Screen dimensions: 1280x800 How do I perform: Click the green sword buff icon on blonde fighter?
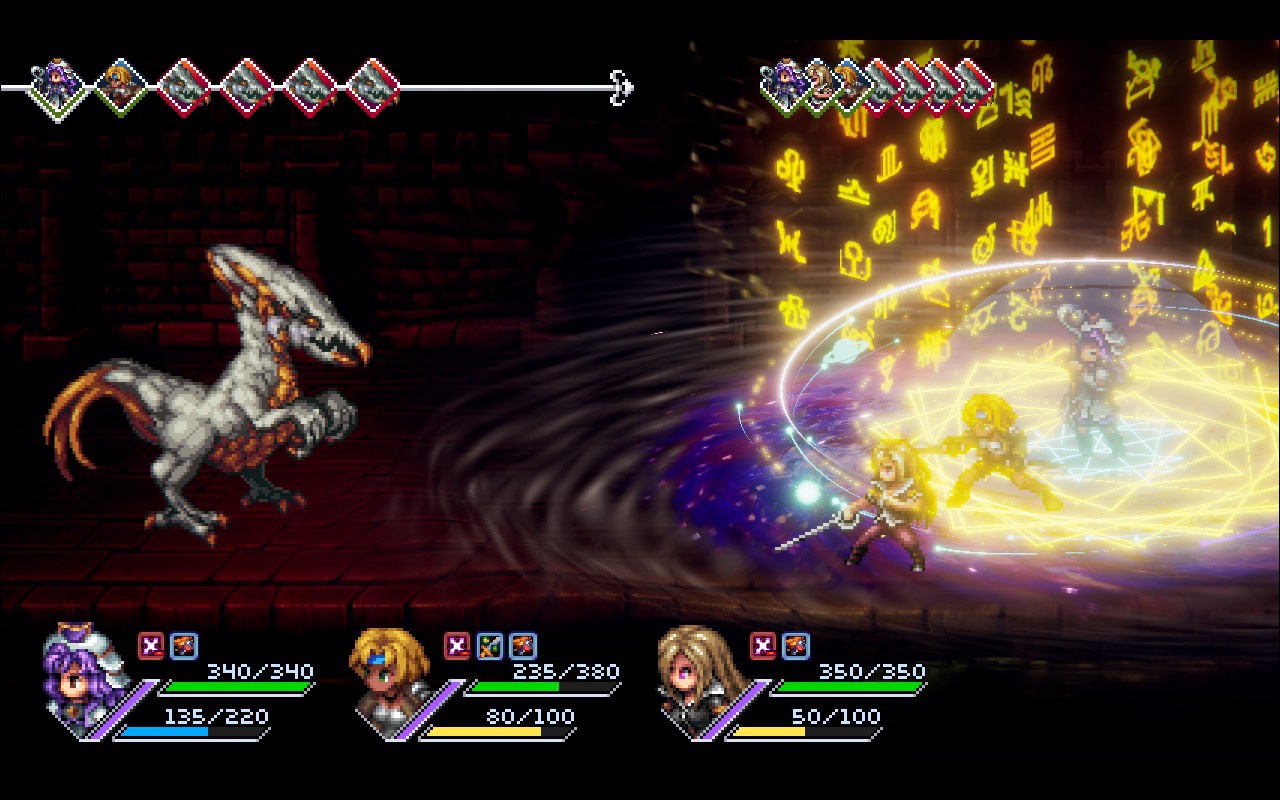coord(489,647)
